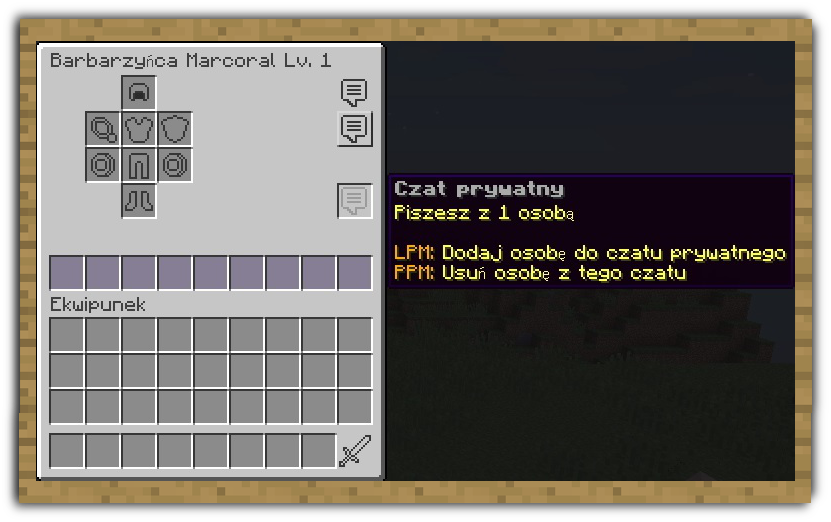This screenshot has width=831, height=522.
Task: Open the faded Czat prywatny chat icon
Action: [354, 201]
